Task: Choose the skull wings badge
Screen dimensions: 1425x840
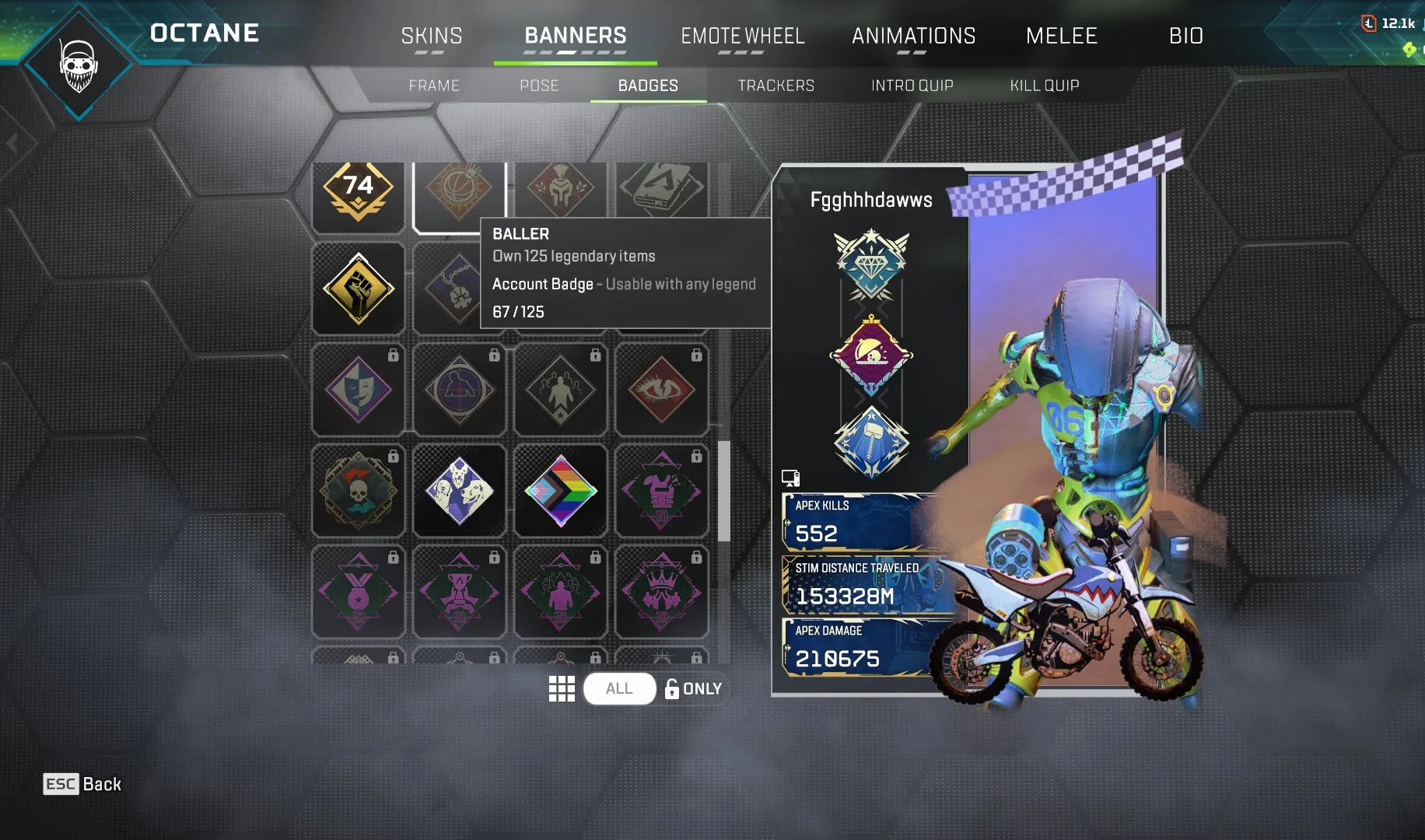Action: [x=358, y=489]
